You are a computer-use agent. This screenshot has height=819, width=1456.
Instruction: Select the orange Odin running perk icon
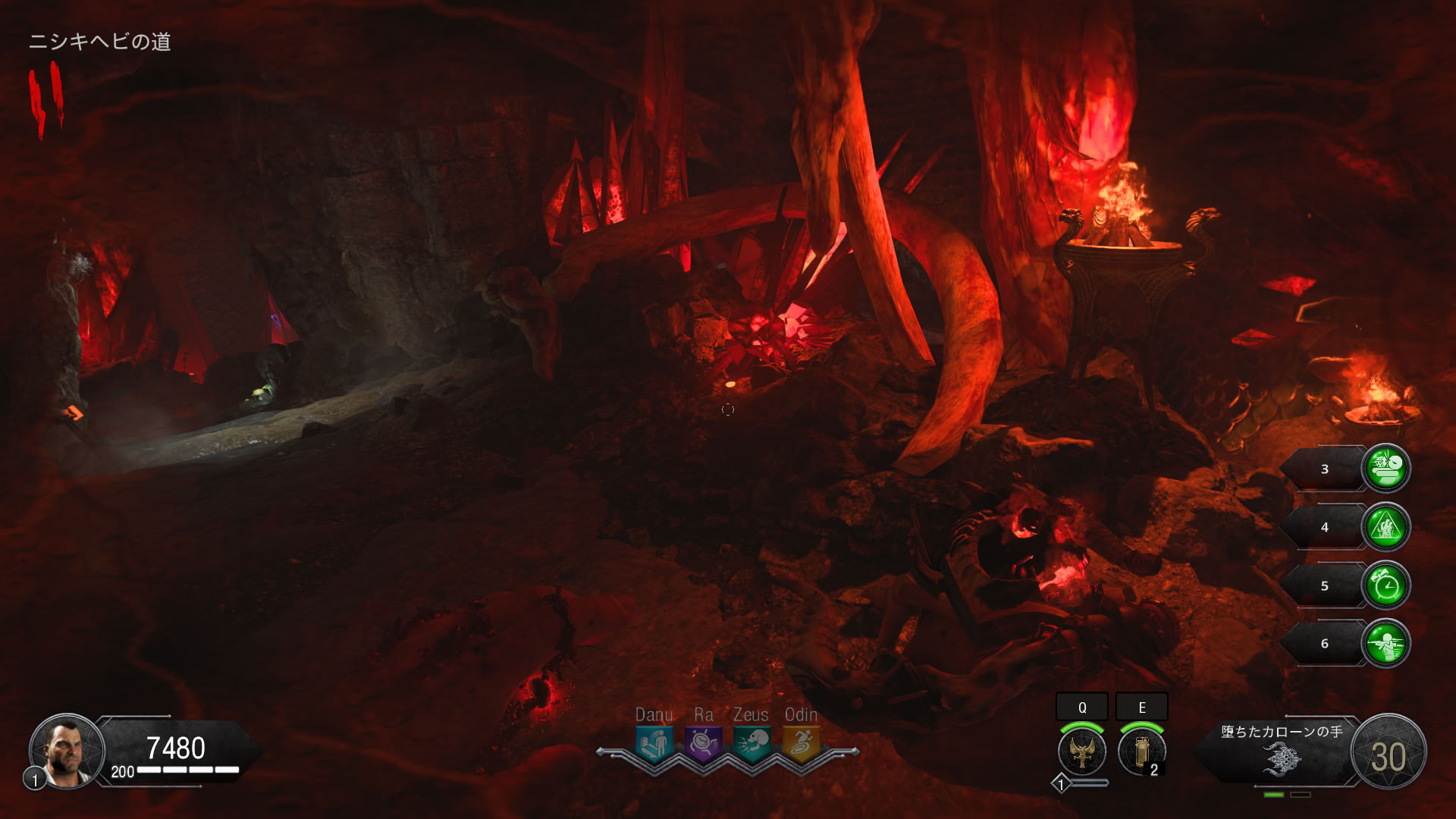coord(801,743)
